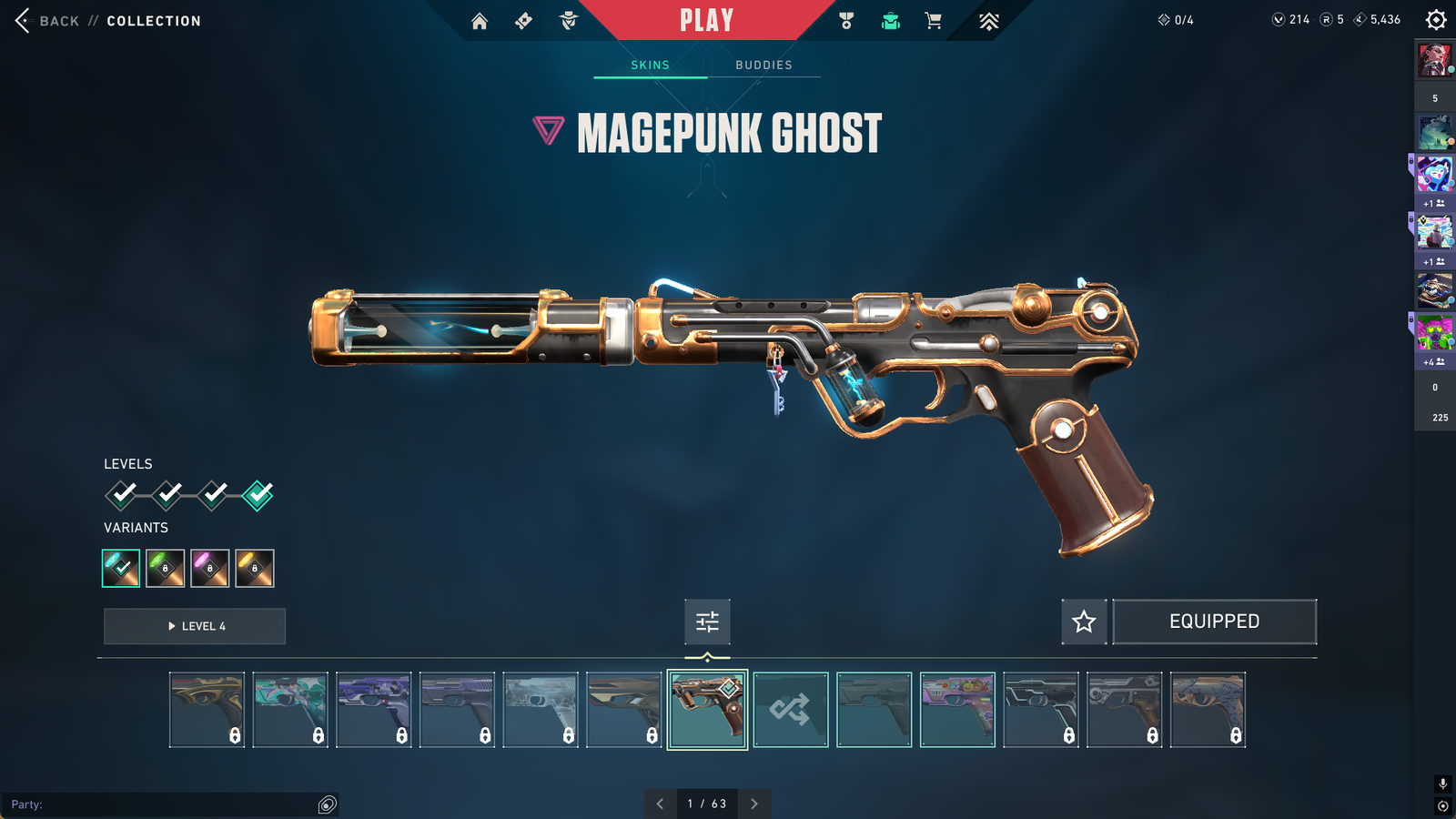This screenshot has width=1456, height=819.
Task: Click the Party chat input field
Action: pyautogui.click(x=164, y=804)
